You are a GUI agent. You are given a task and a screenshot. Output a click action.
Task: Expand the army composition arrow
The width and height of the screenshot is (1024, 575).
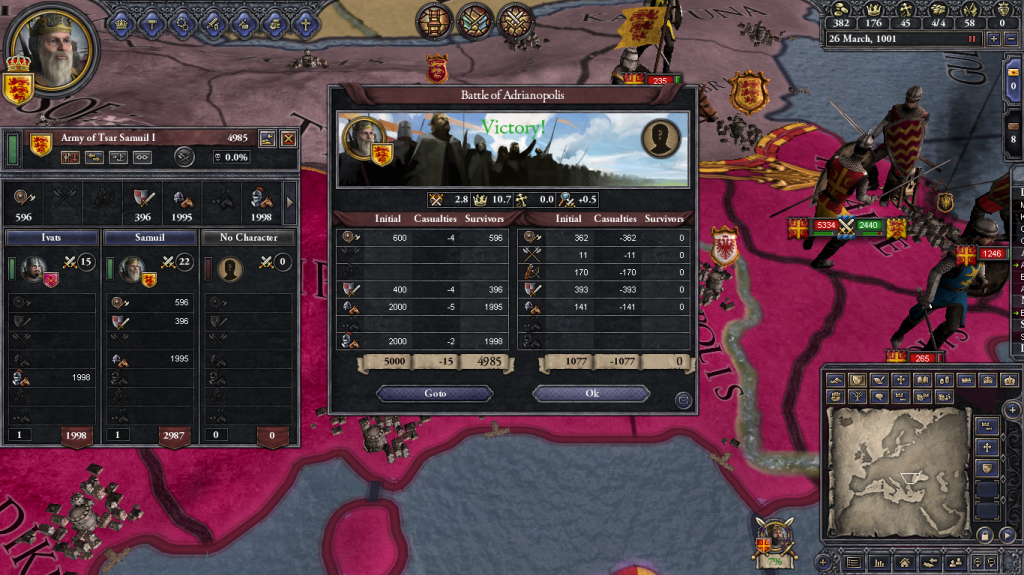291,202
